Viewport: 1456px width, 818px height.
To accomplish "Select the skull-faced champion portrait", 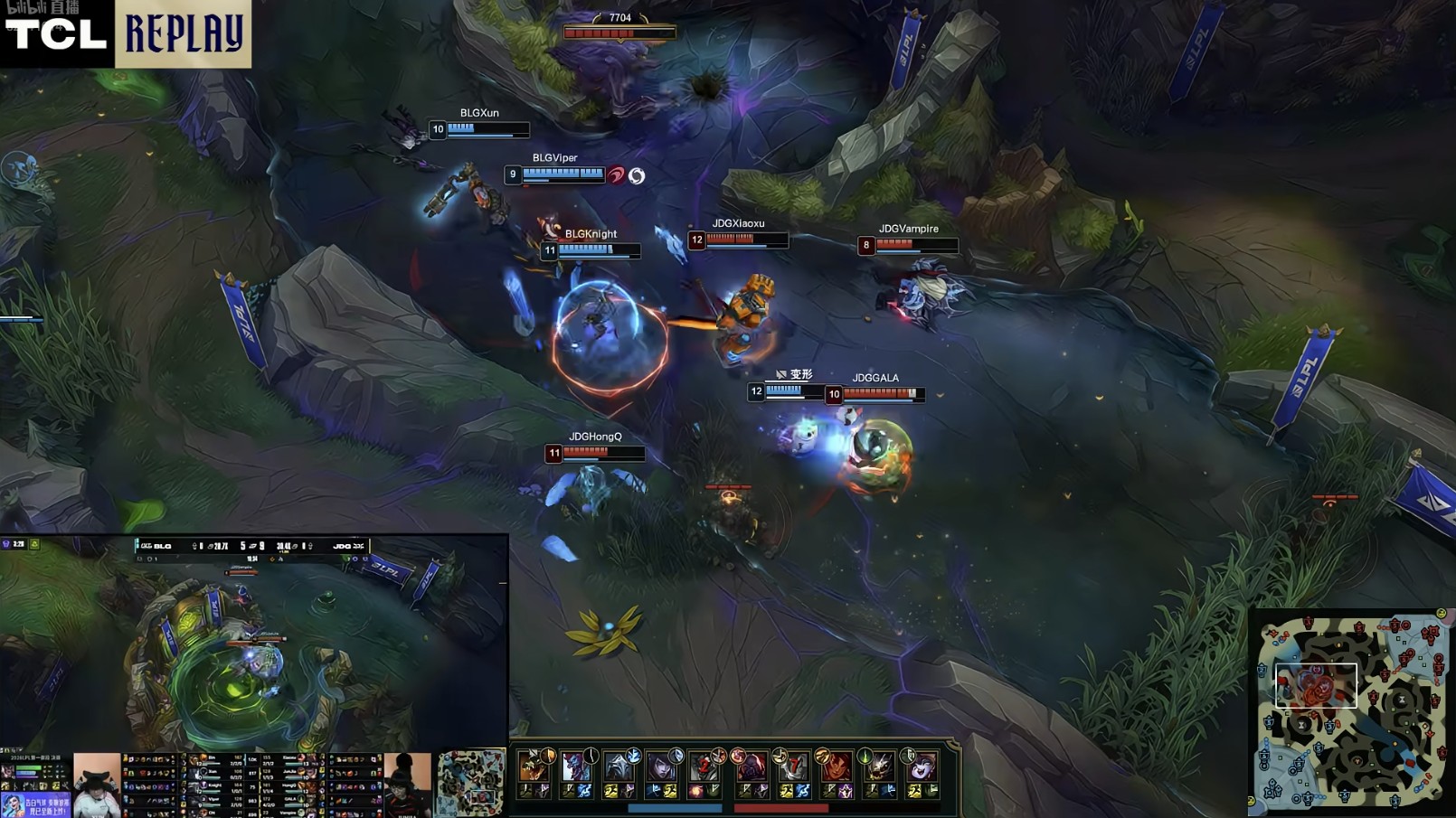I will [x=878, y=768].
